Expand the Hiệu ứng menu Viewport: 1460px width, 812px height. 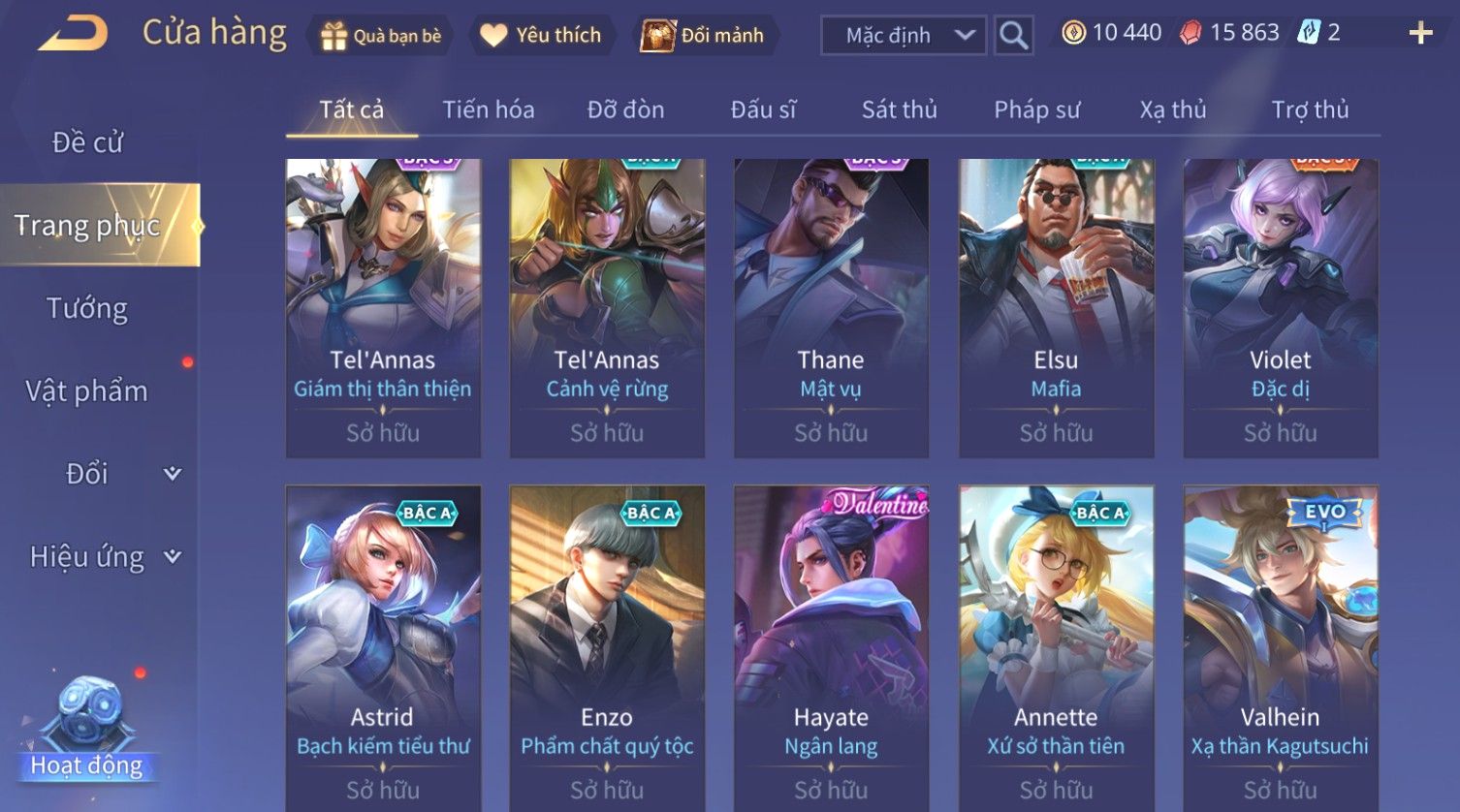point(104,557)
